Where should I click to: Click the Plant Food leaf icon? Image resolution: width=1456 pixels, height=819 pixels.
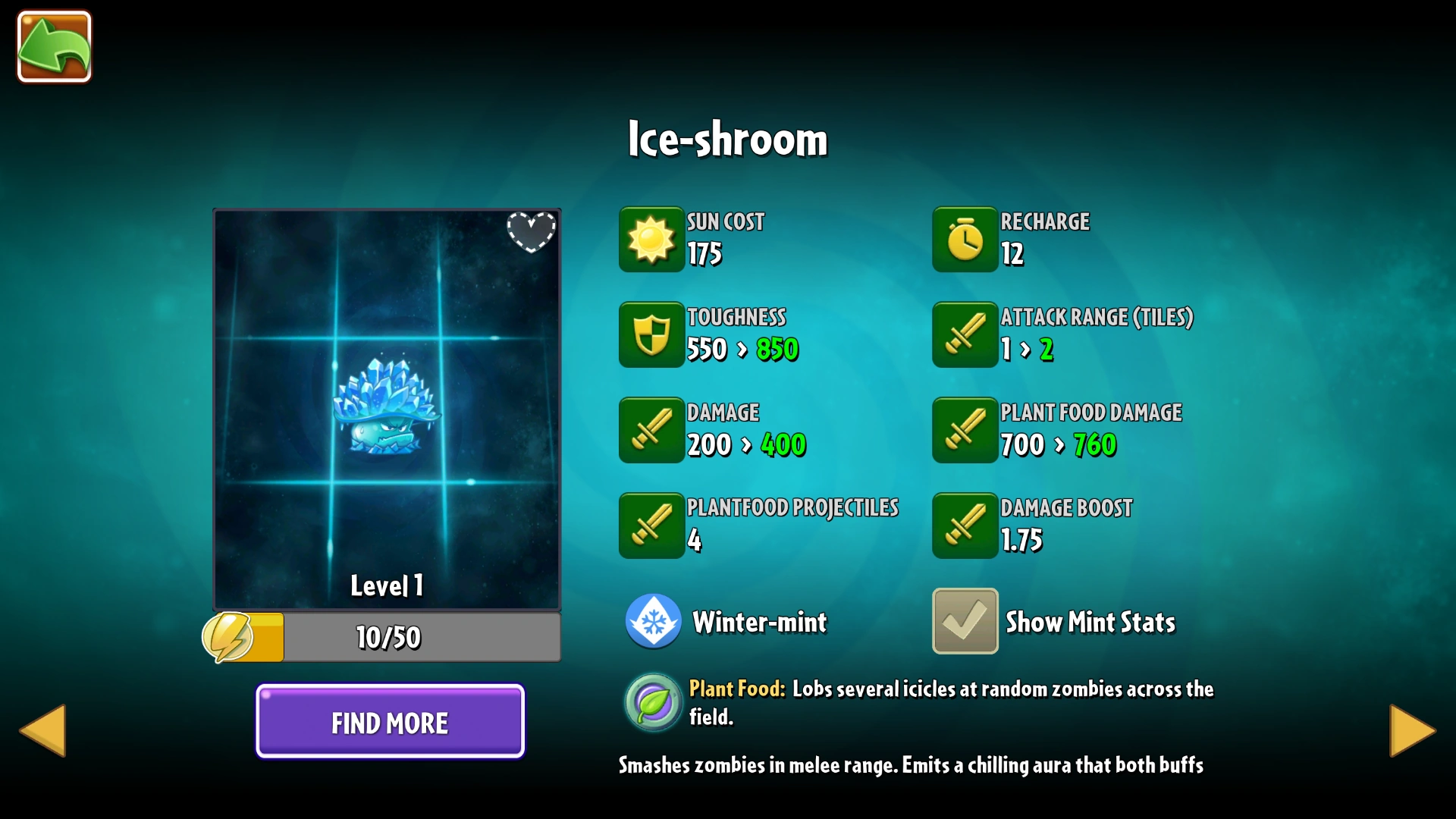pyautogui.click(x=652, y=702)
